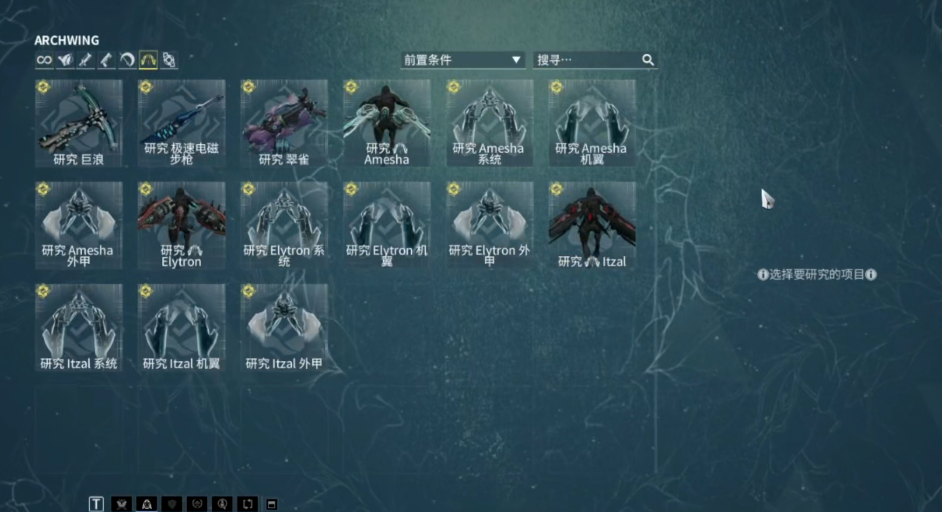Switch to the highlighted archwing category filter
Screen dimensions: 942x512
tap(148, 60)
